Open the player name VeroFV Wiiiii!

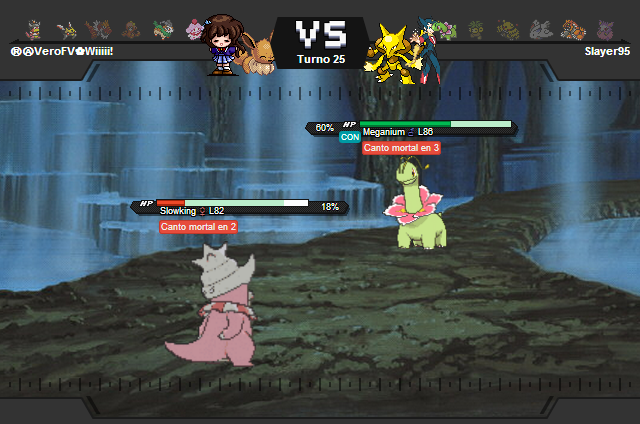point(62,51)
